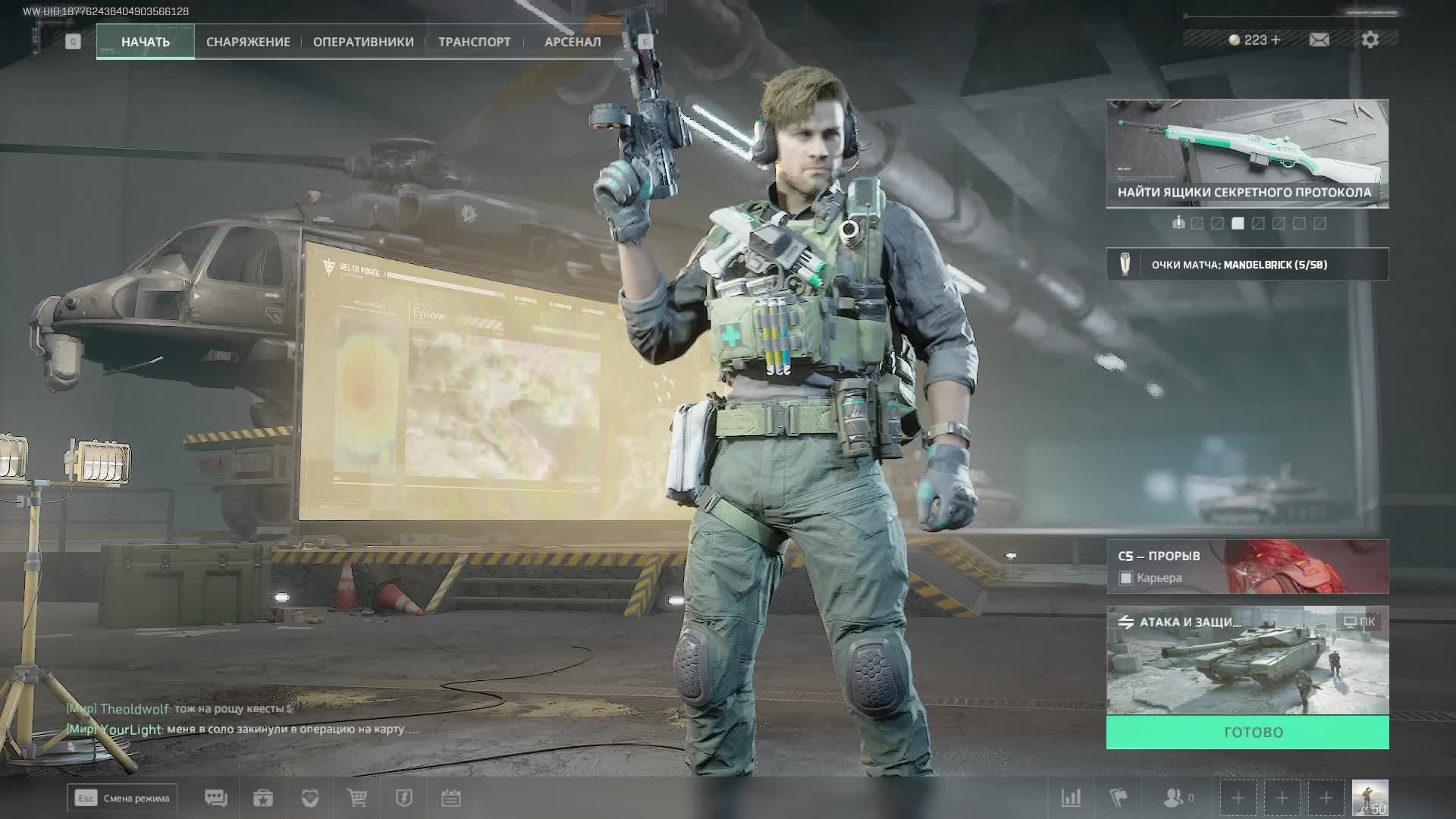Switch to the НАЧАТЬ tab
This screenshot has height=819, width=1456.
point(145,42)
